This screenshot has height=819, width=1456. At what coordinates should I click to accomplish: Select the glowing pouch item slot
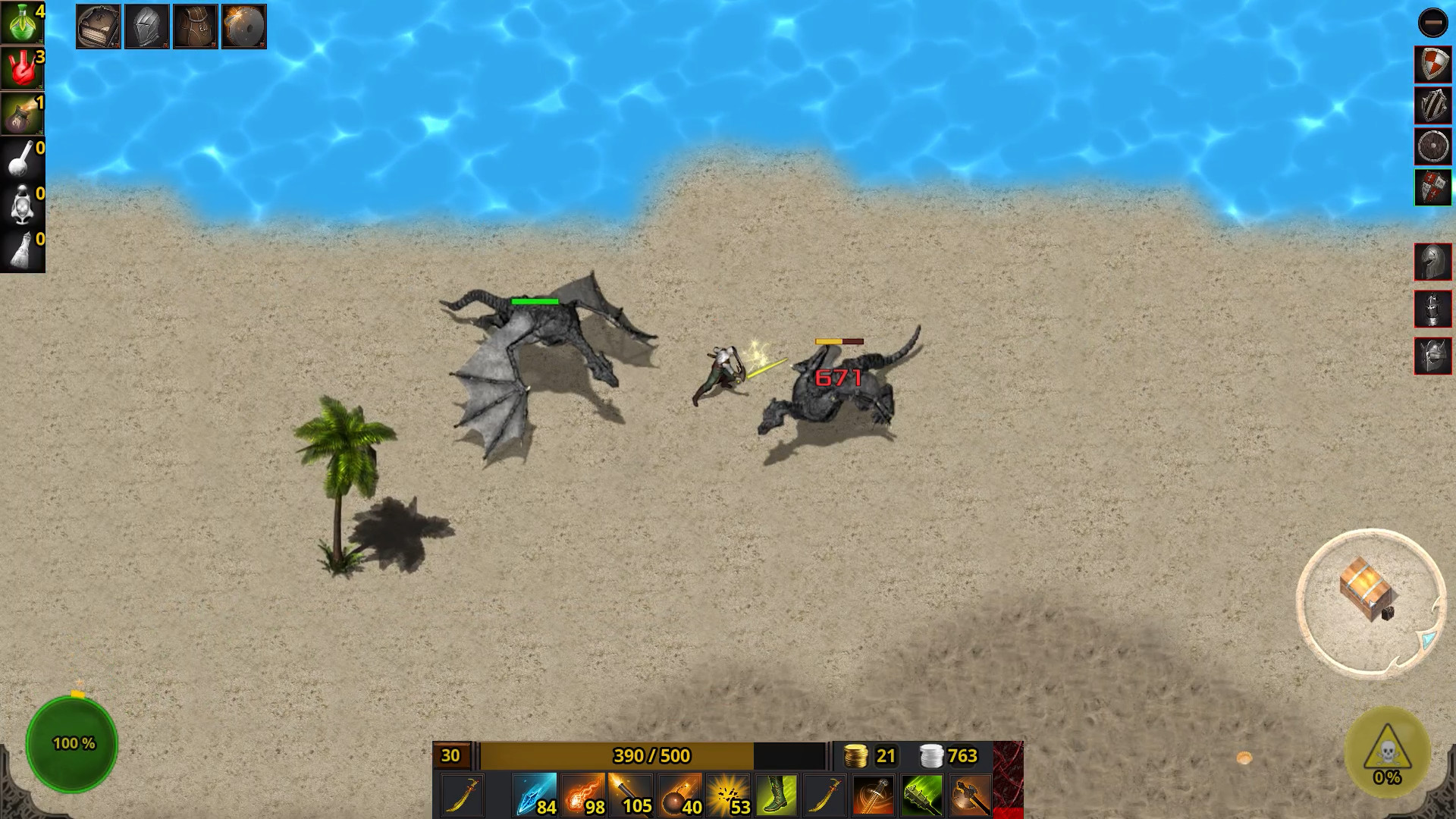[x=22, y=114]
